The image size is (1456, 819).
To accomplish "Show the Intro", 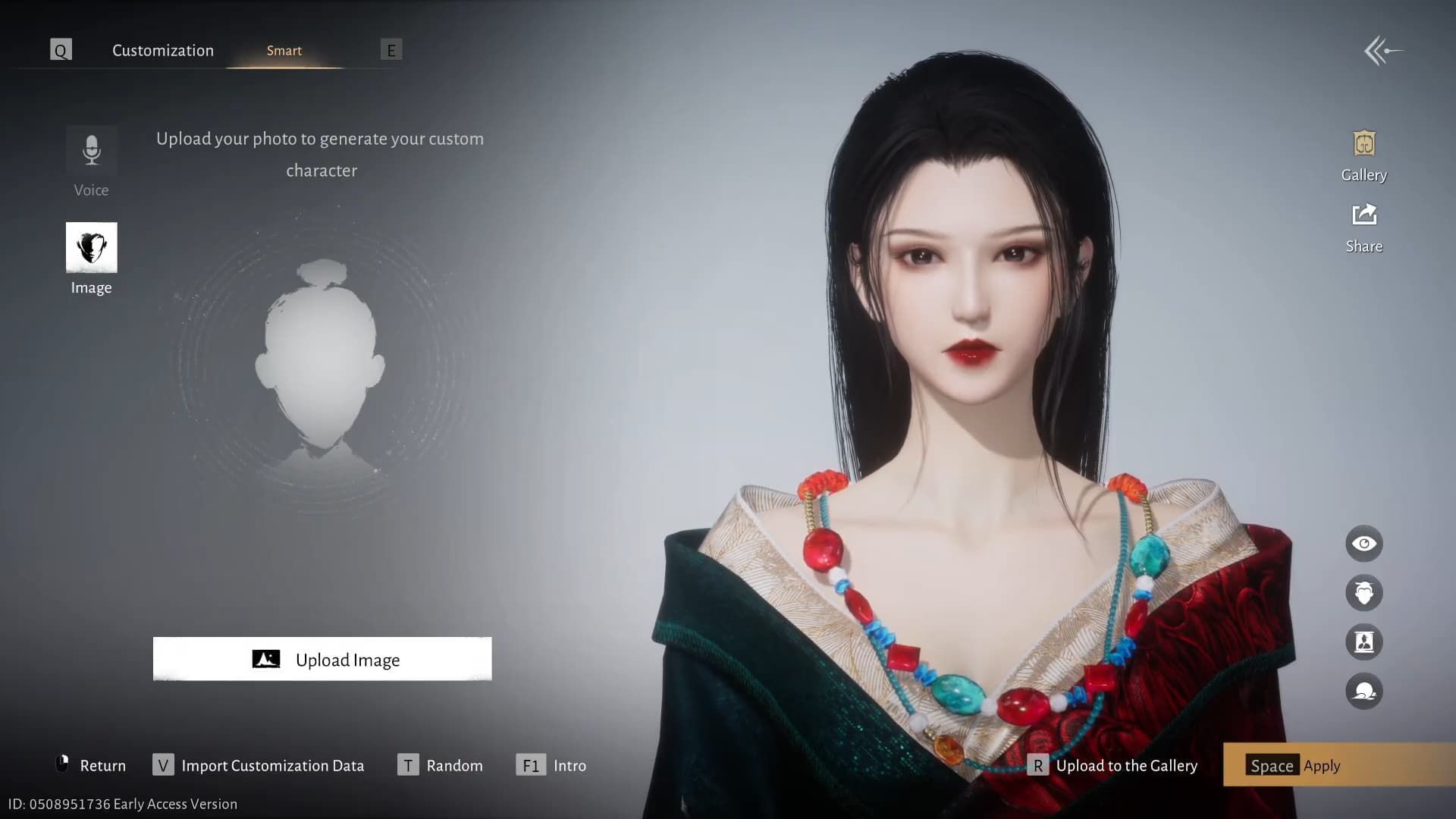I will (x=551, y=765).
